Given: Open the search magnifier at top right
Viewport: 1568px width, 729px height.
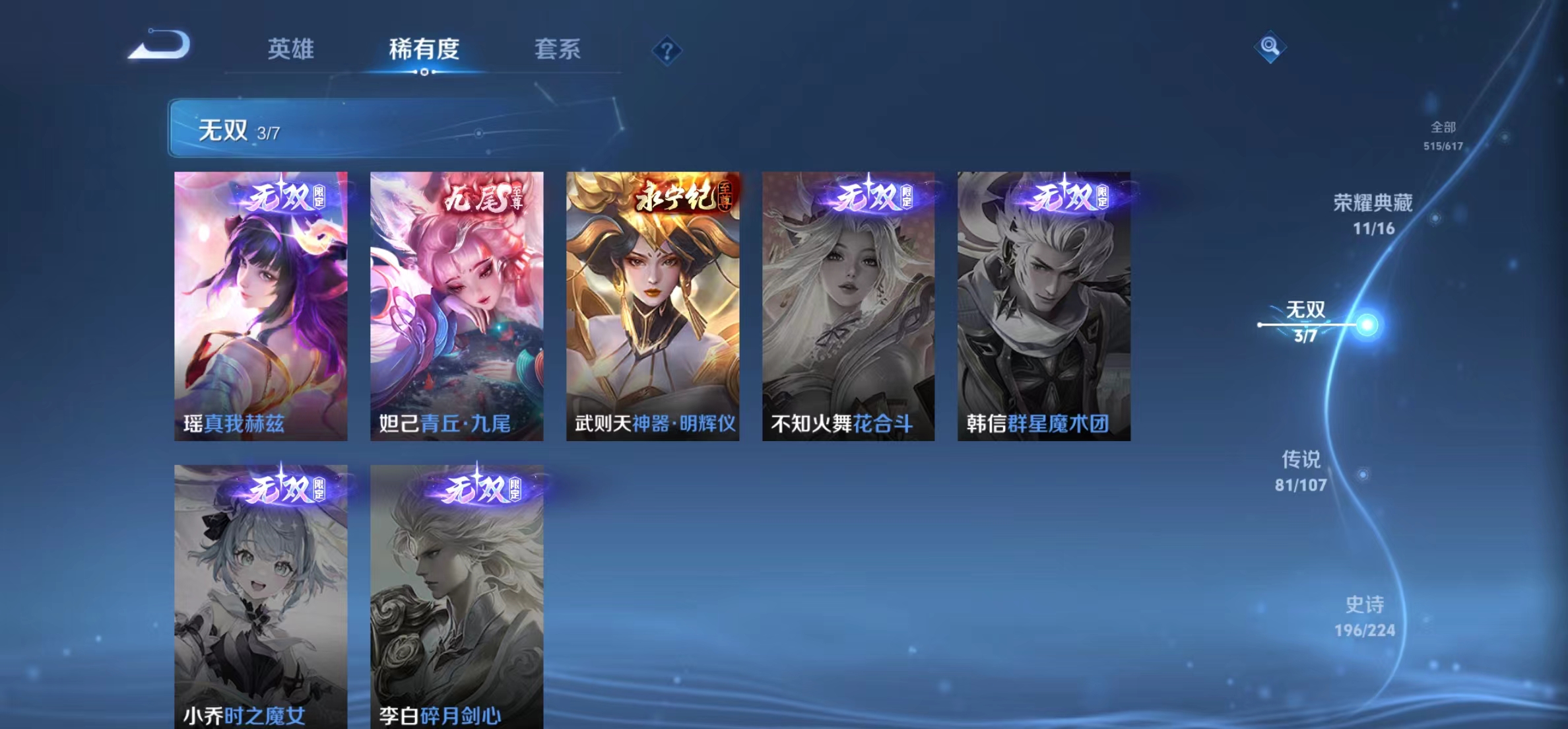Looking at the screenshot, I should pyautogui.click(x=1272, y=47).
